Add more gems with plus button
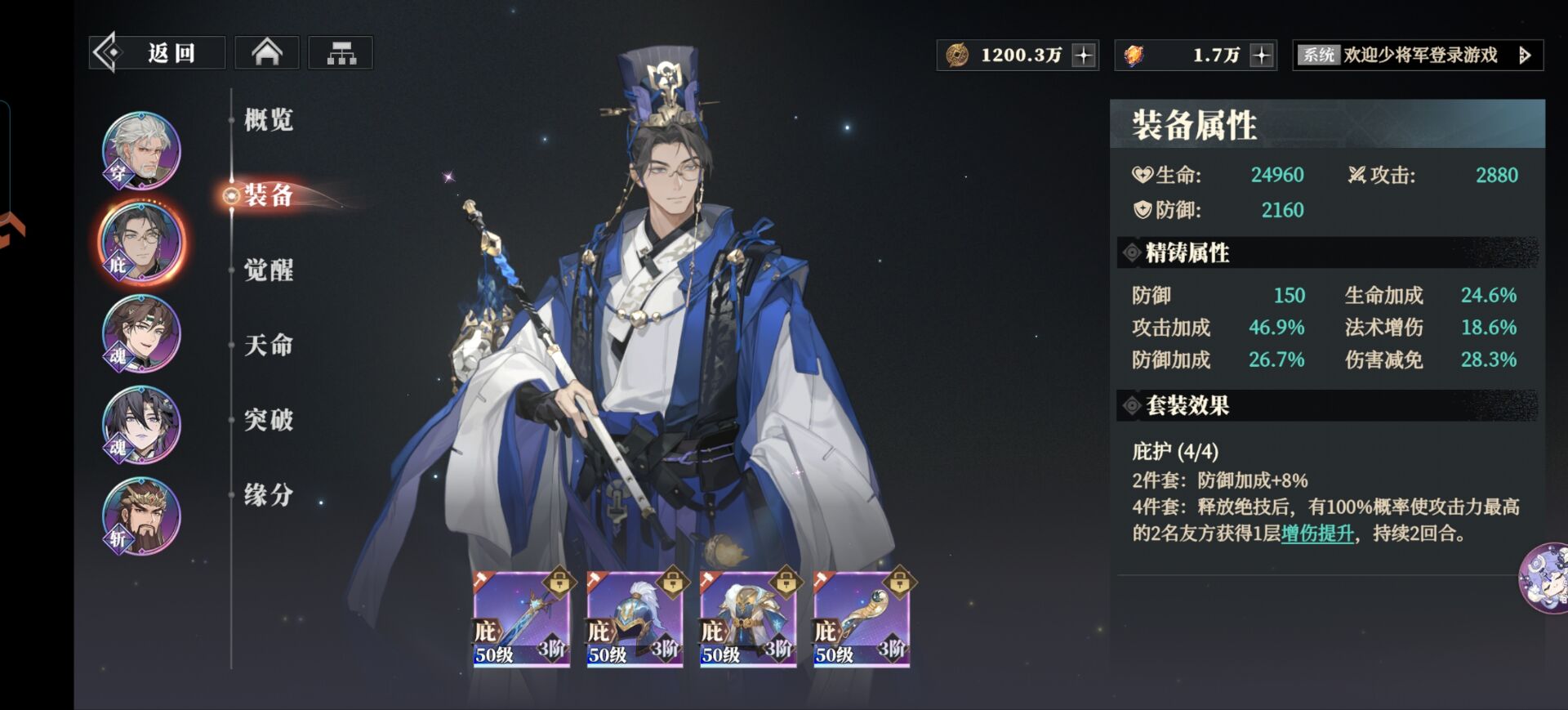The height and width of the screenshot is (710, 1568). click(1262, 56)
